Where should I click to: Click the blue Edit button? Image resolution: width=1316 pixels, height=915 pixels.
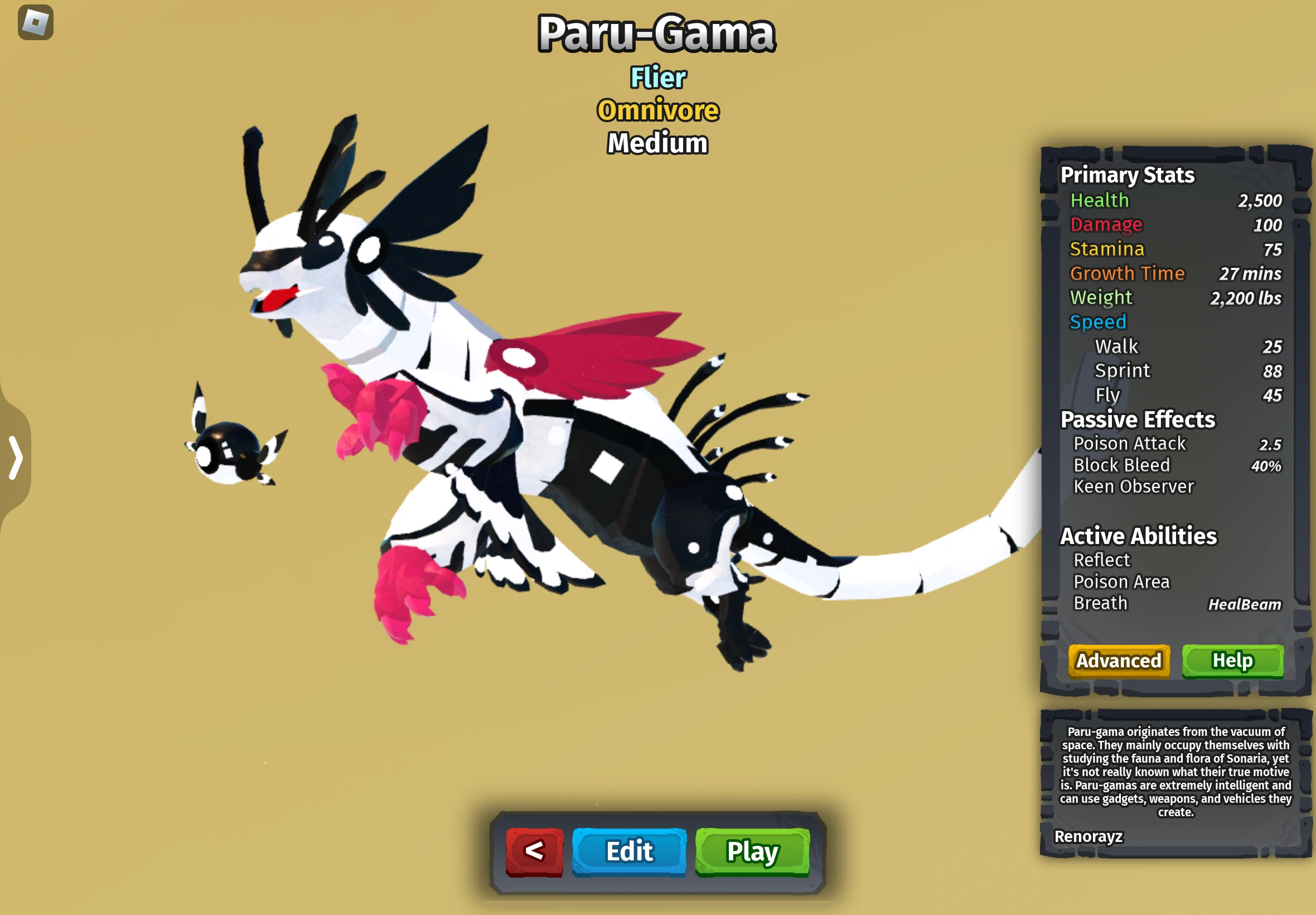pos(628,852)
